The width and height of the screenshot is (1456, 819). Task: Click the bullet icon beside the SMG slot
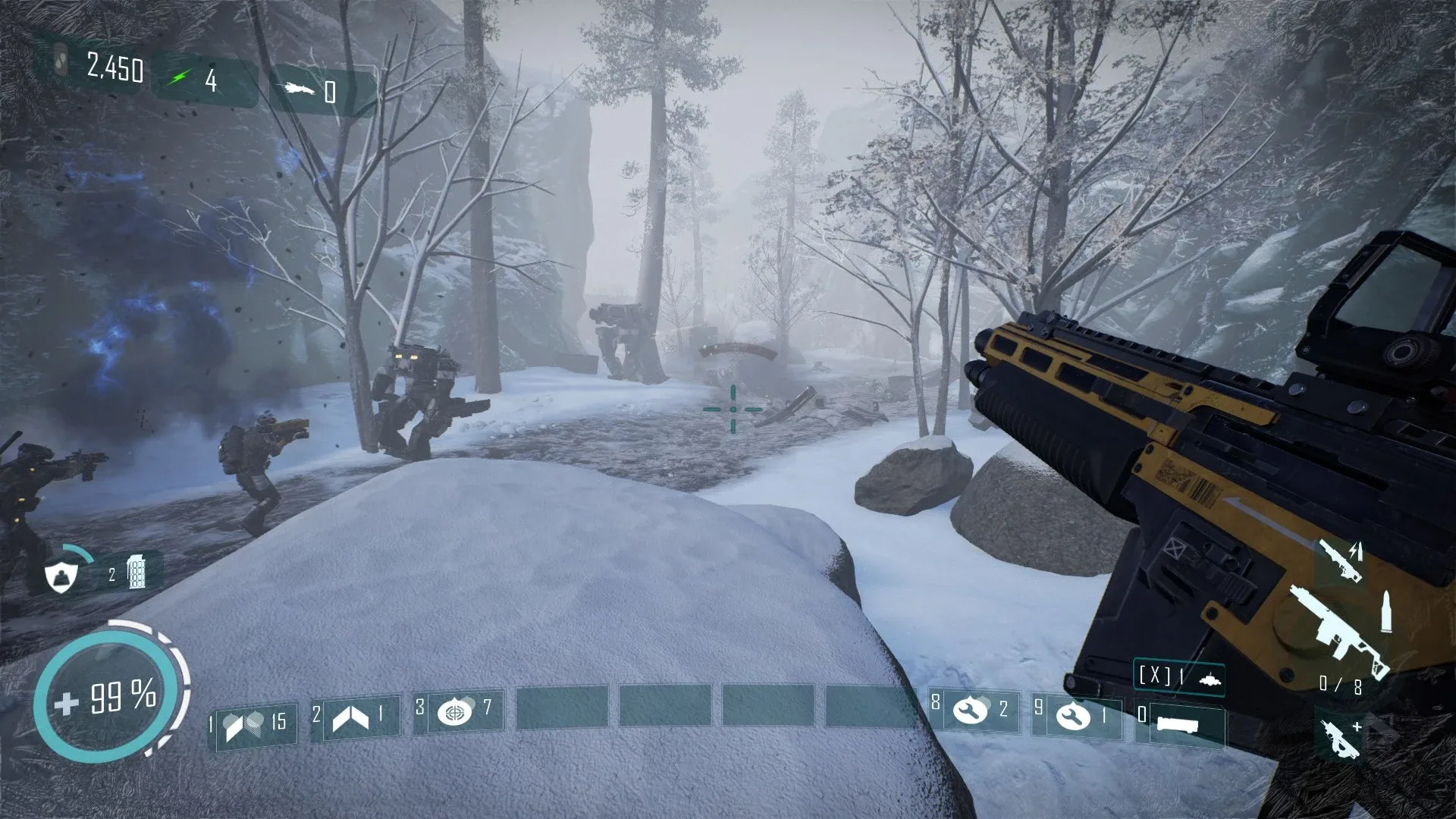pos(1386,611)
